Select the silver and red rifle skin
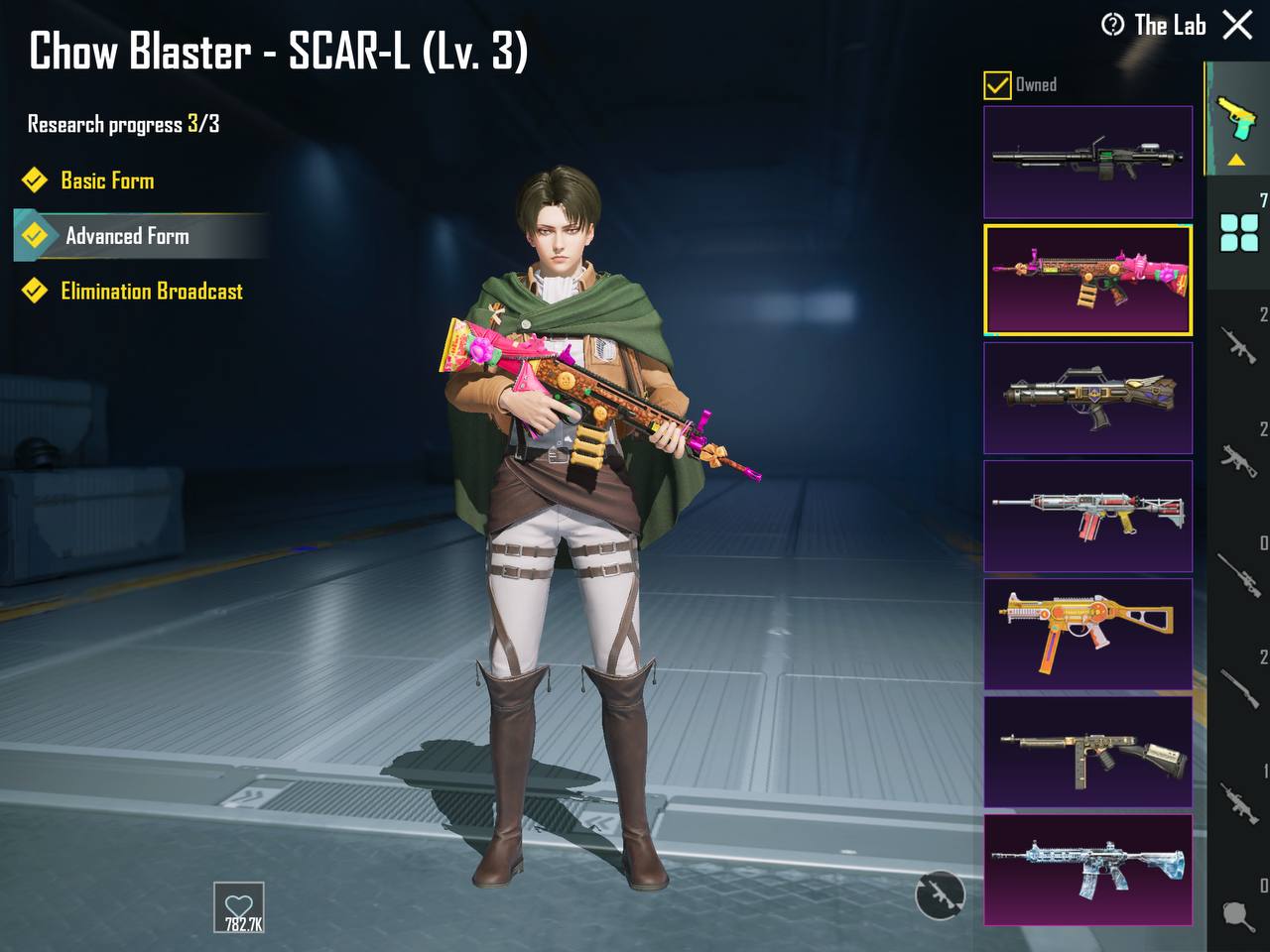The image size is (1270, 952). [1087, 516]
